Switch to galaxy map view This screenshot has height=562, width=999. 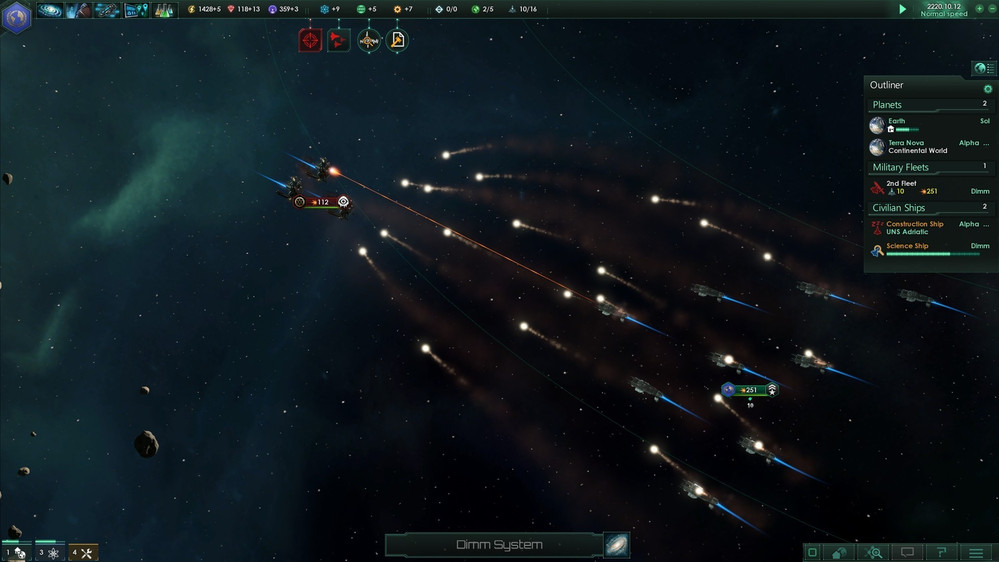pyautogui.click(x=617, y=545)
